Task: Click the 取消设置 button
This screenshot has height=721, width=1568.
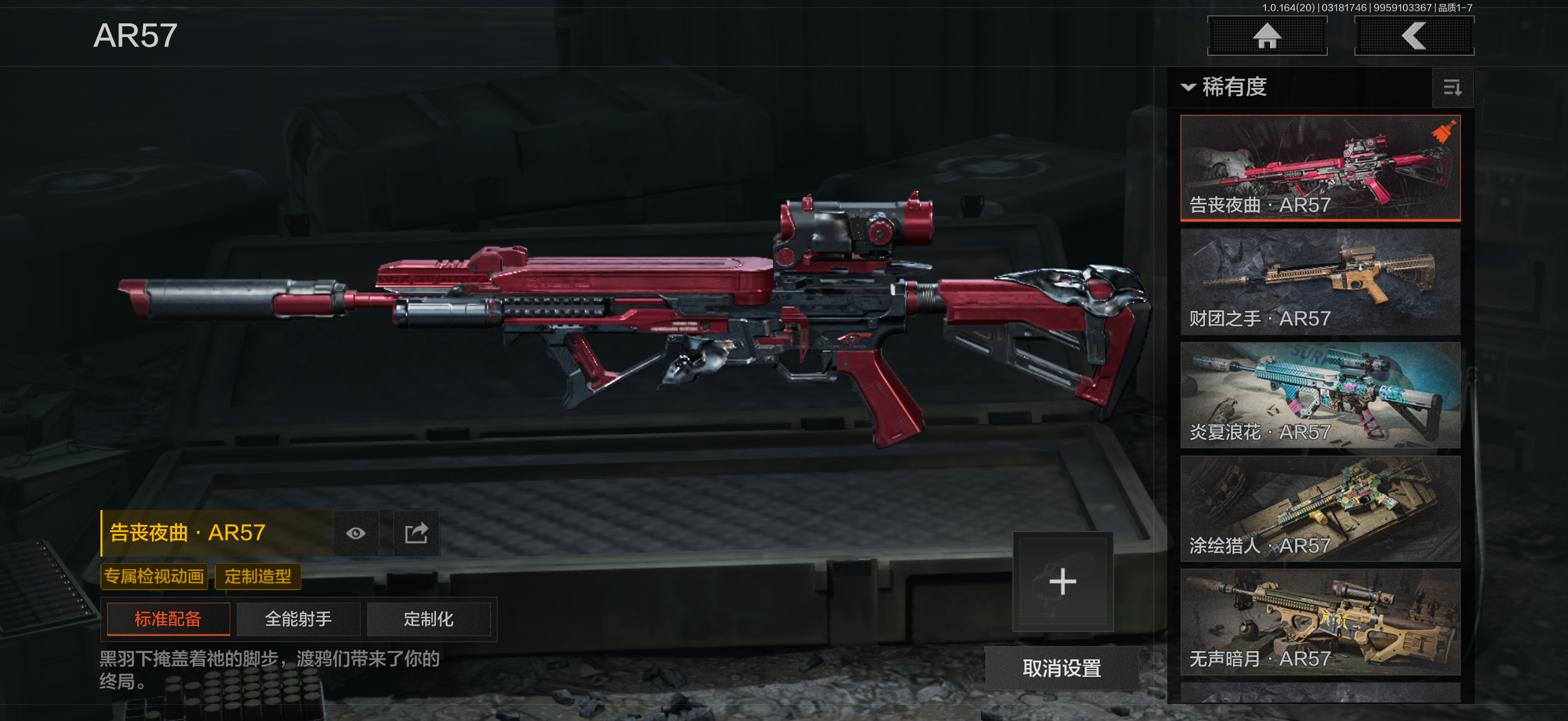Action: coord(1061,668)
